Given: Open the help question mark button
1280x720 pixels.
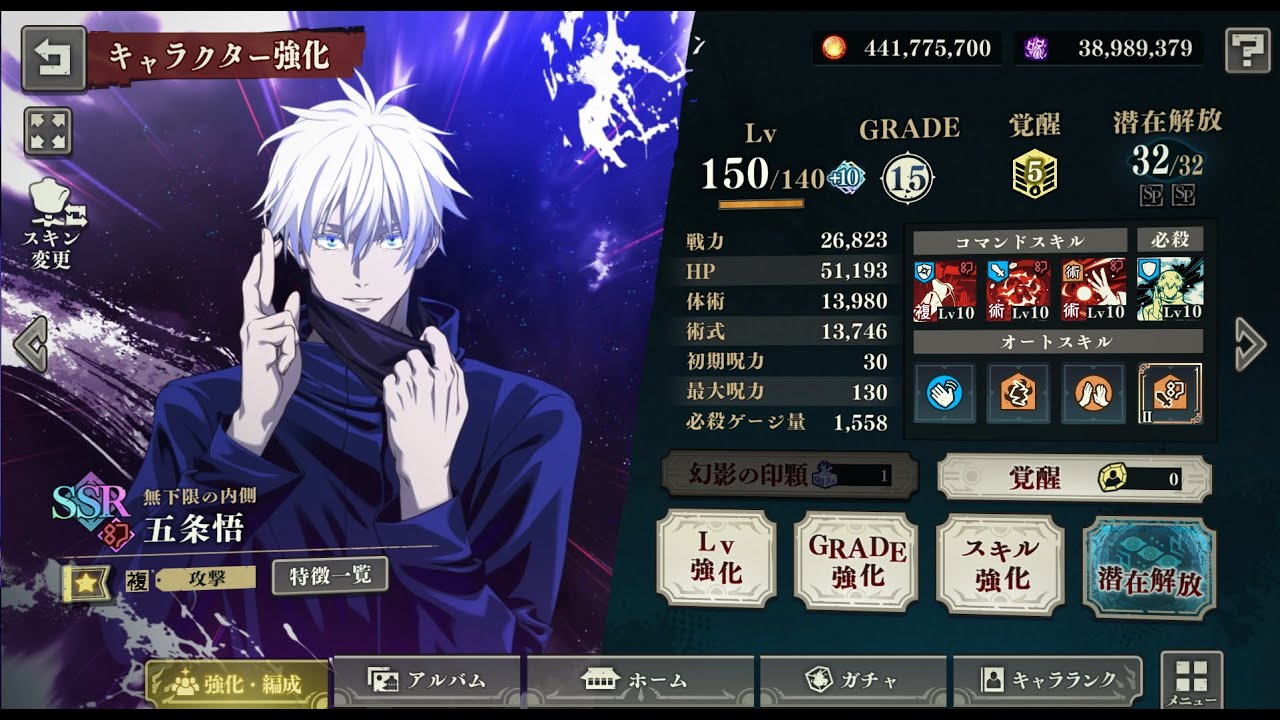Looking at the screenshot, I should pos(1246,49).
